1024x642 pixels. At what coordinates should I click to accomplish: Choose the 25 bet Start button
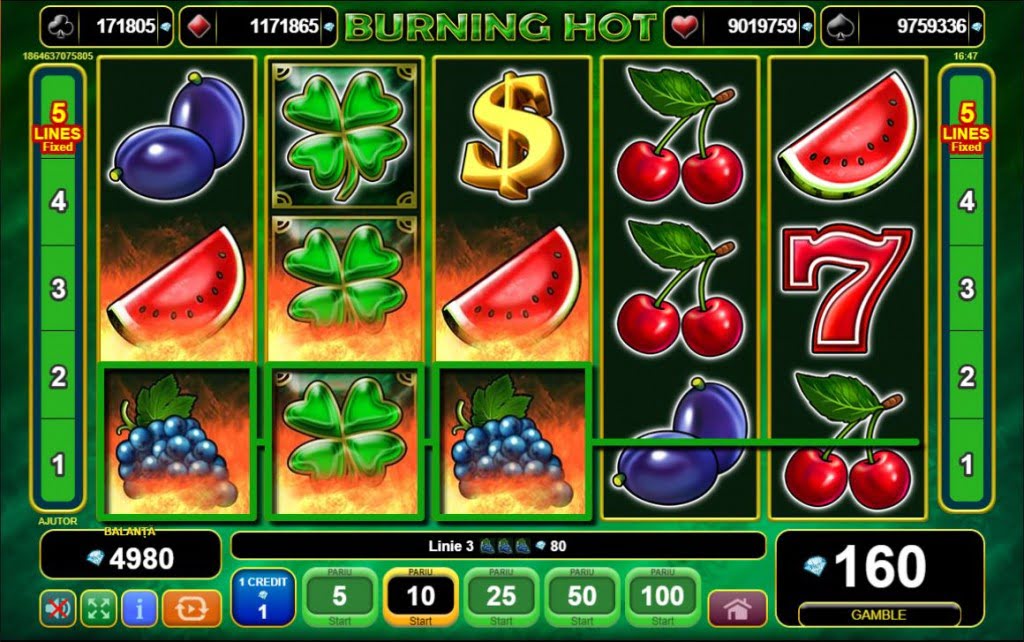501,598
